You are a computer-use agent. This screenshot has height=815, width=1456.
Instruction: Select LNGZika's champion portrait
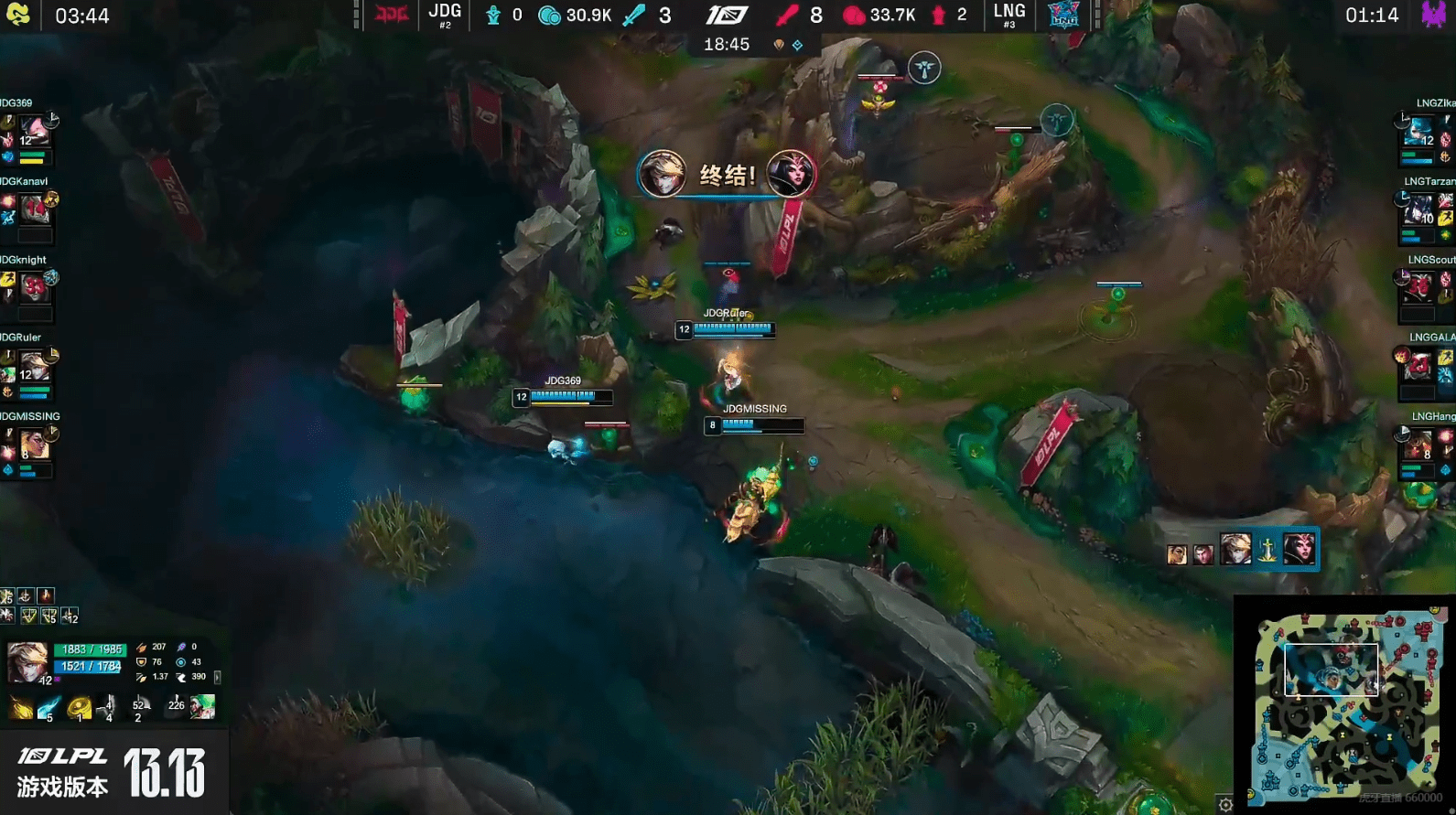point(1421,131)
